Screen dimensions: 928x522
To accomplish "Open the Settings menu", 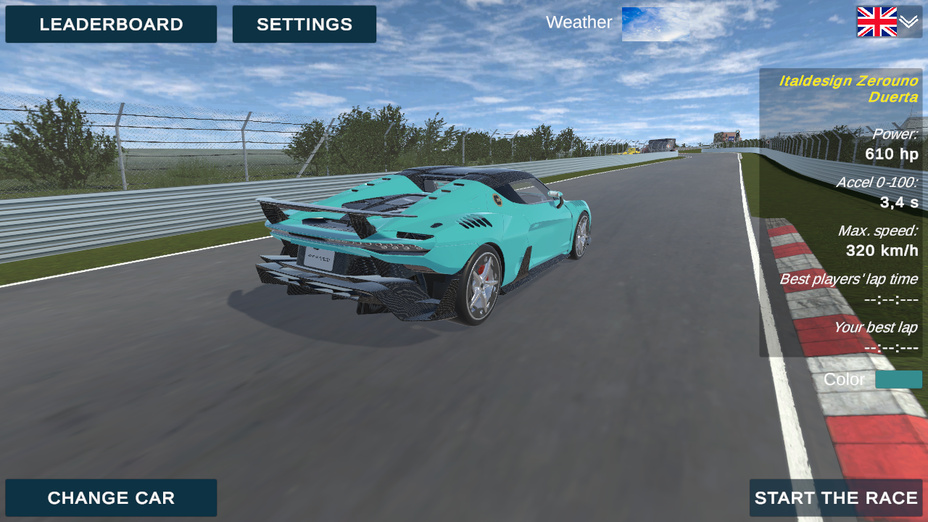I will coord(304,24).
